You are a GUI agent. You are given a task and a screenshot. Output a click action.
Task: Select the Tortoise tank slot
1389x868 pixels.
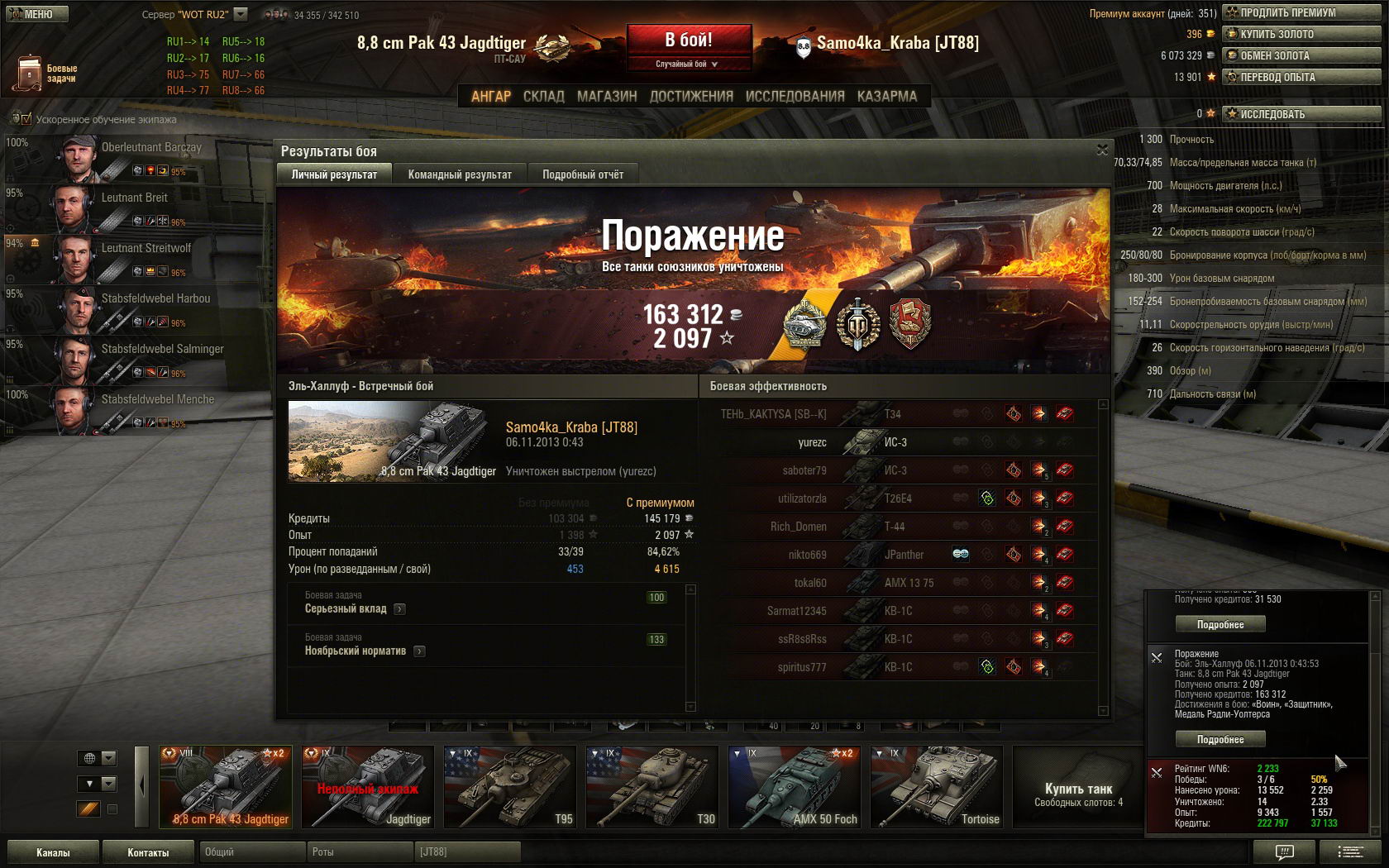936,787
